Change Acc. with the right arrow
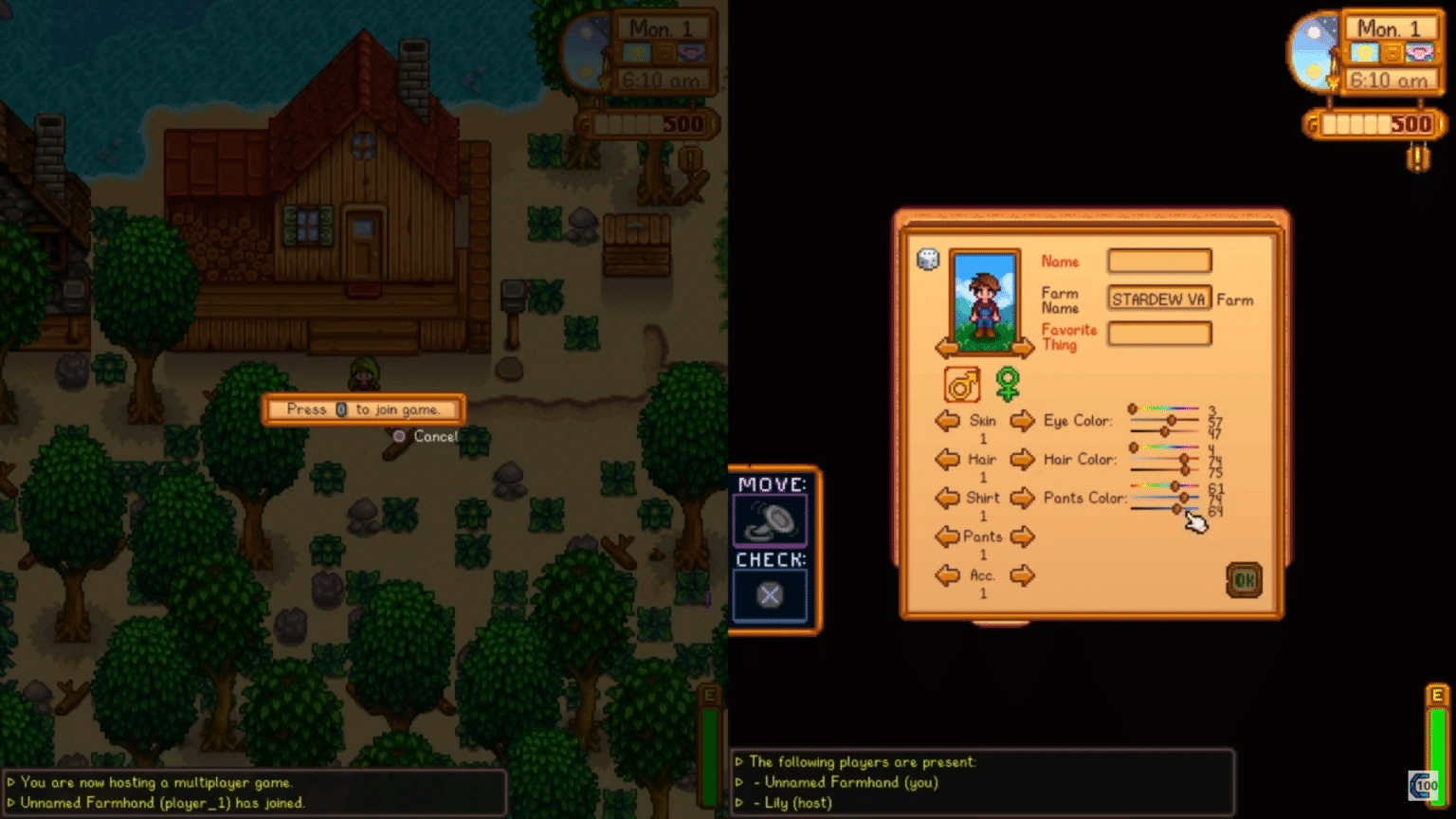This screenshot has width=1456, height=819. (1022, 575)
